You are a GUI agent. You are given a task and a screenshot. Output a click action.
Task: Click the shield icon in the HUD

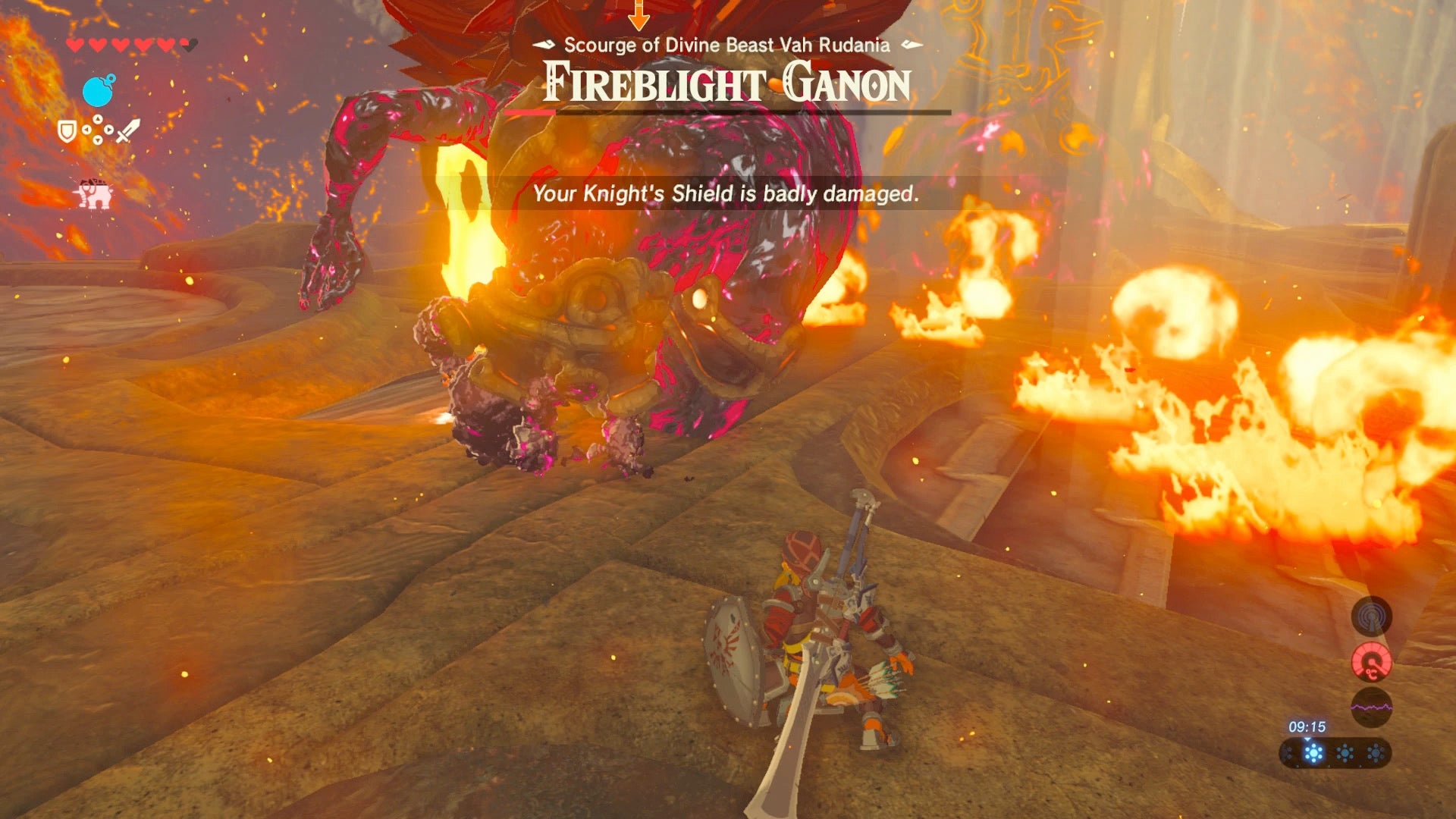[67, 131]
